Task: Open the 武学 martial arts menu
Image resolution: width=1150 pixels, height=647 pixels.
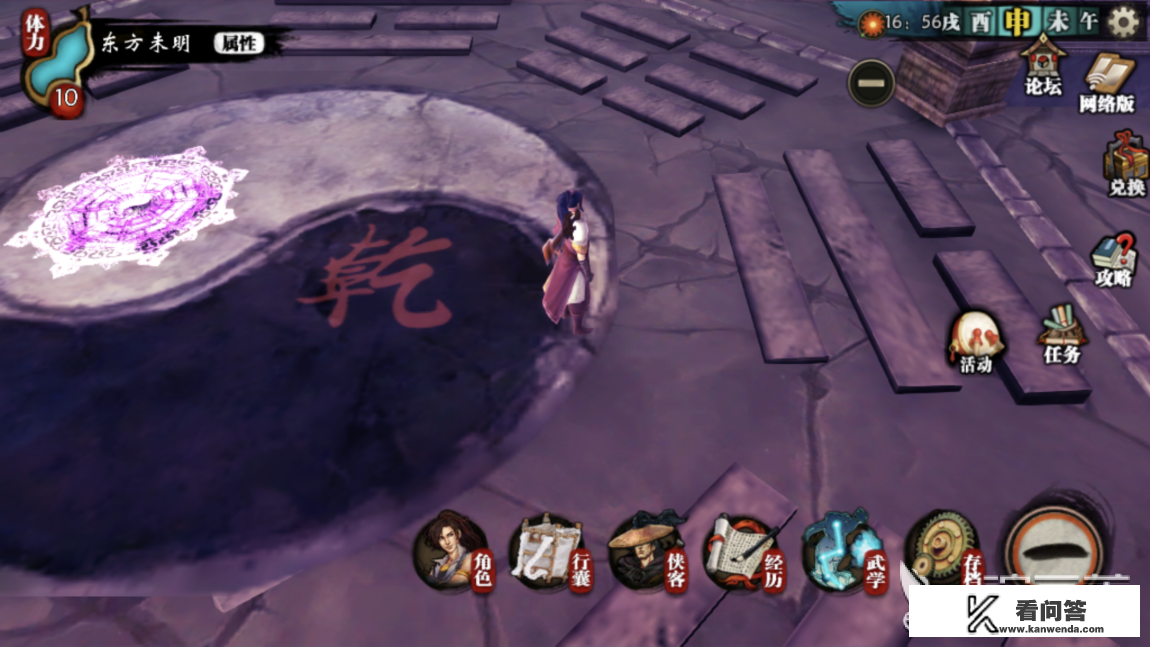Action: [843, 553]
